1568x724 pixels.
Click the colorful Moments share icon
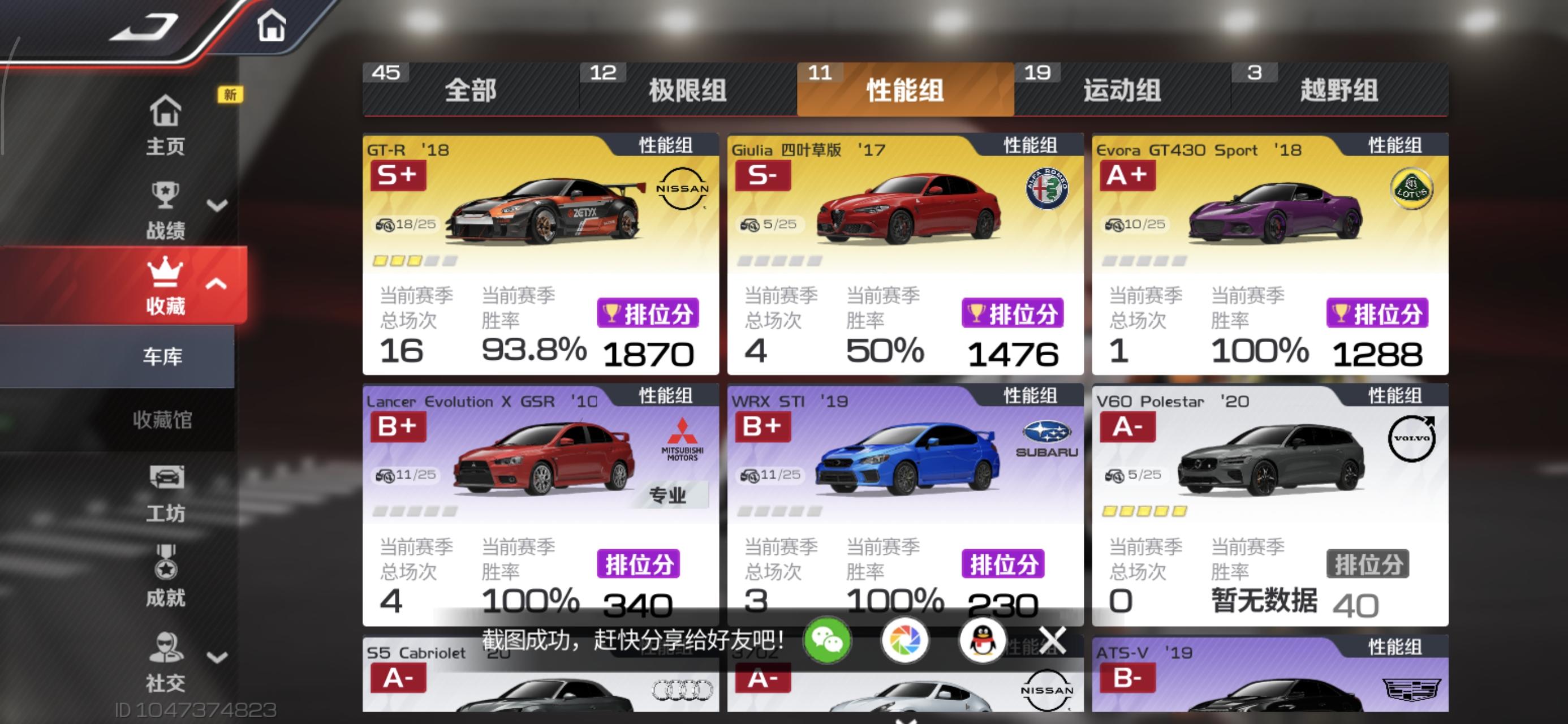907,640
